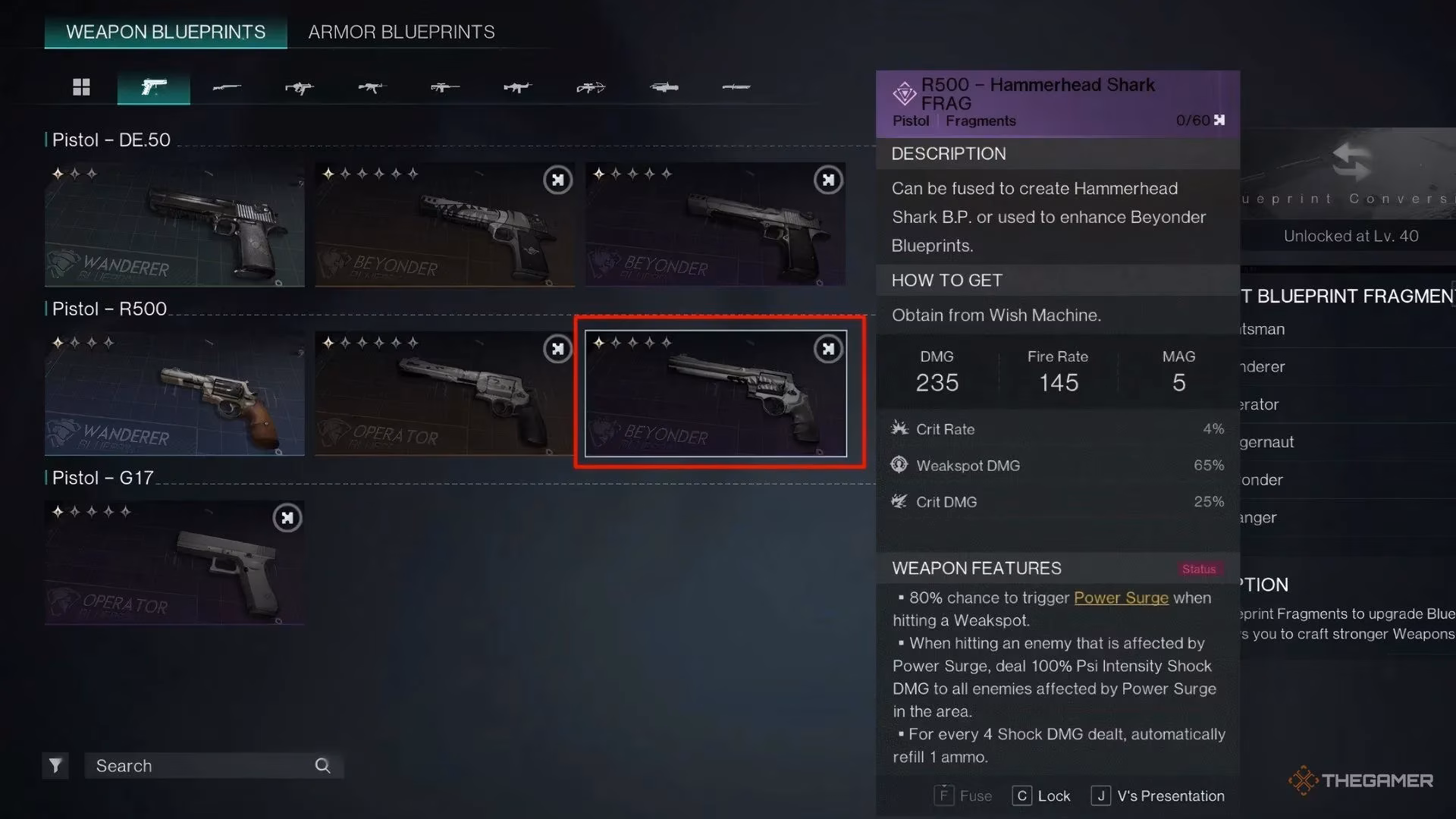Select the 'All weapons' grid category icon
The width and height of the screenshot is (1456, 819).
coord(82,87)
